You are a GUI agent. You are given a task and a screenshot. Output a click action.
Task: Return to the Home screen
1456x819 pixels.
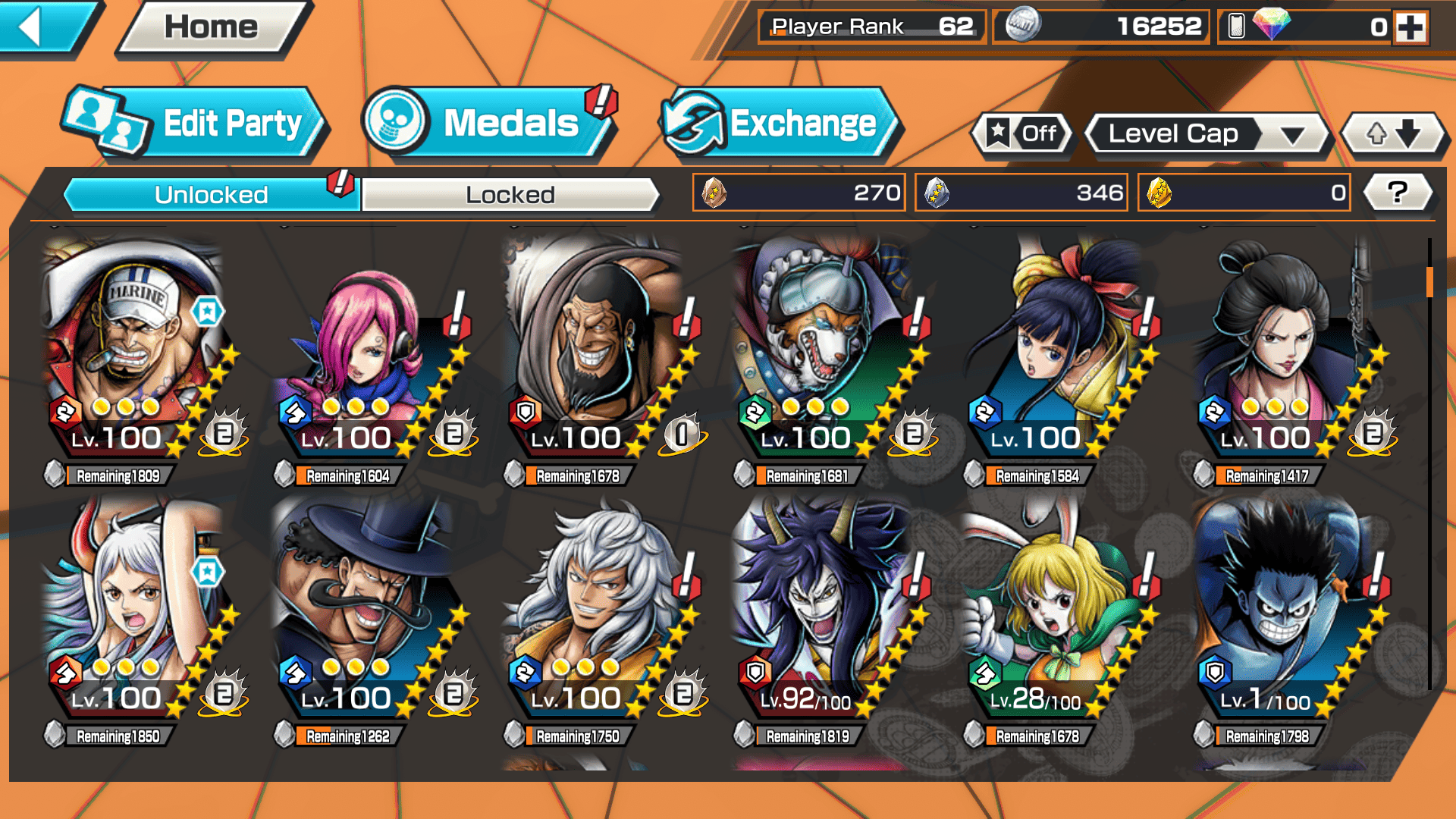coord(212,28)
